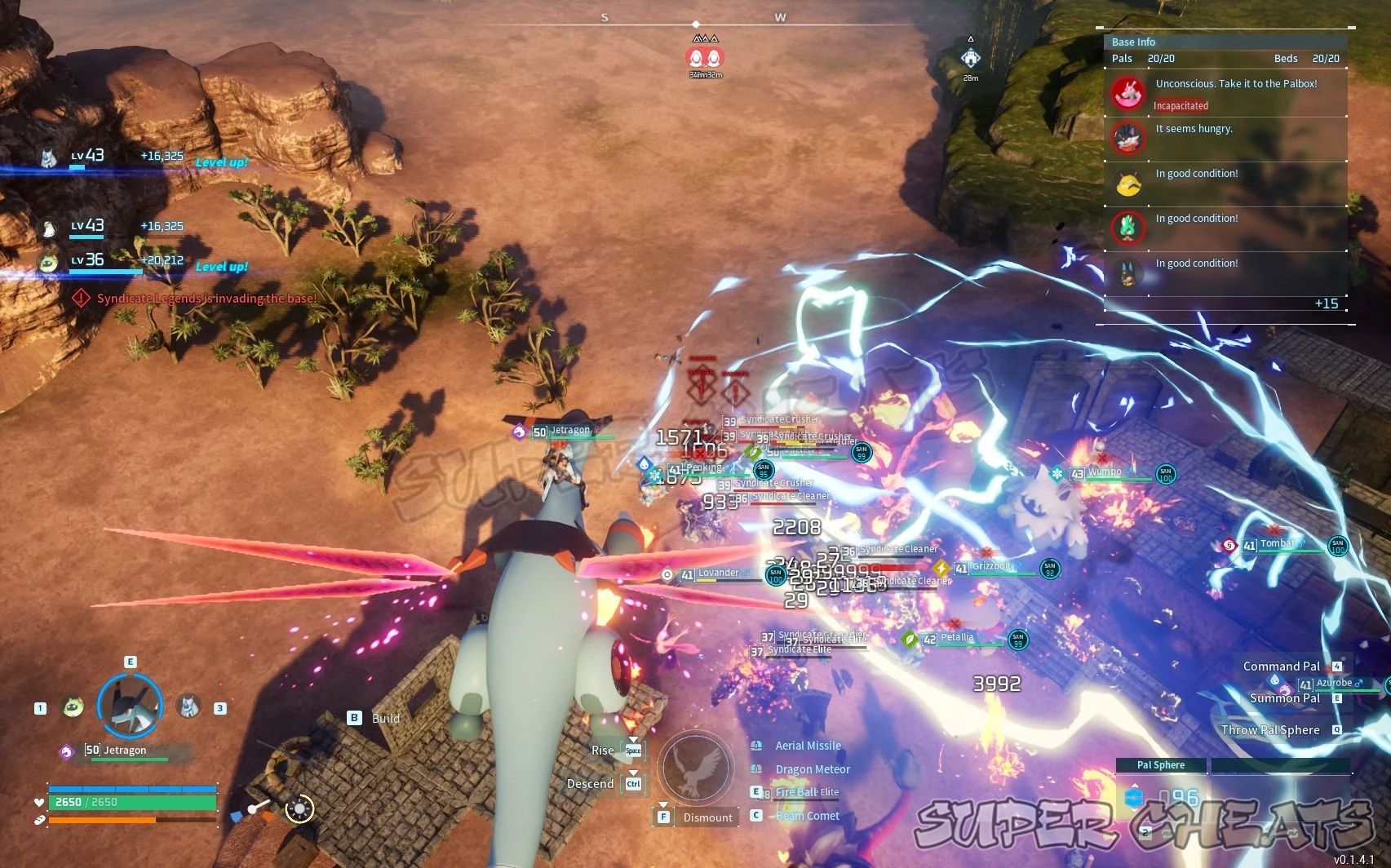Choose the party pal in slot 1

pyautogui.click(x=73, y=706)
